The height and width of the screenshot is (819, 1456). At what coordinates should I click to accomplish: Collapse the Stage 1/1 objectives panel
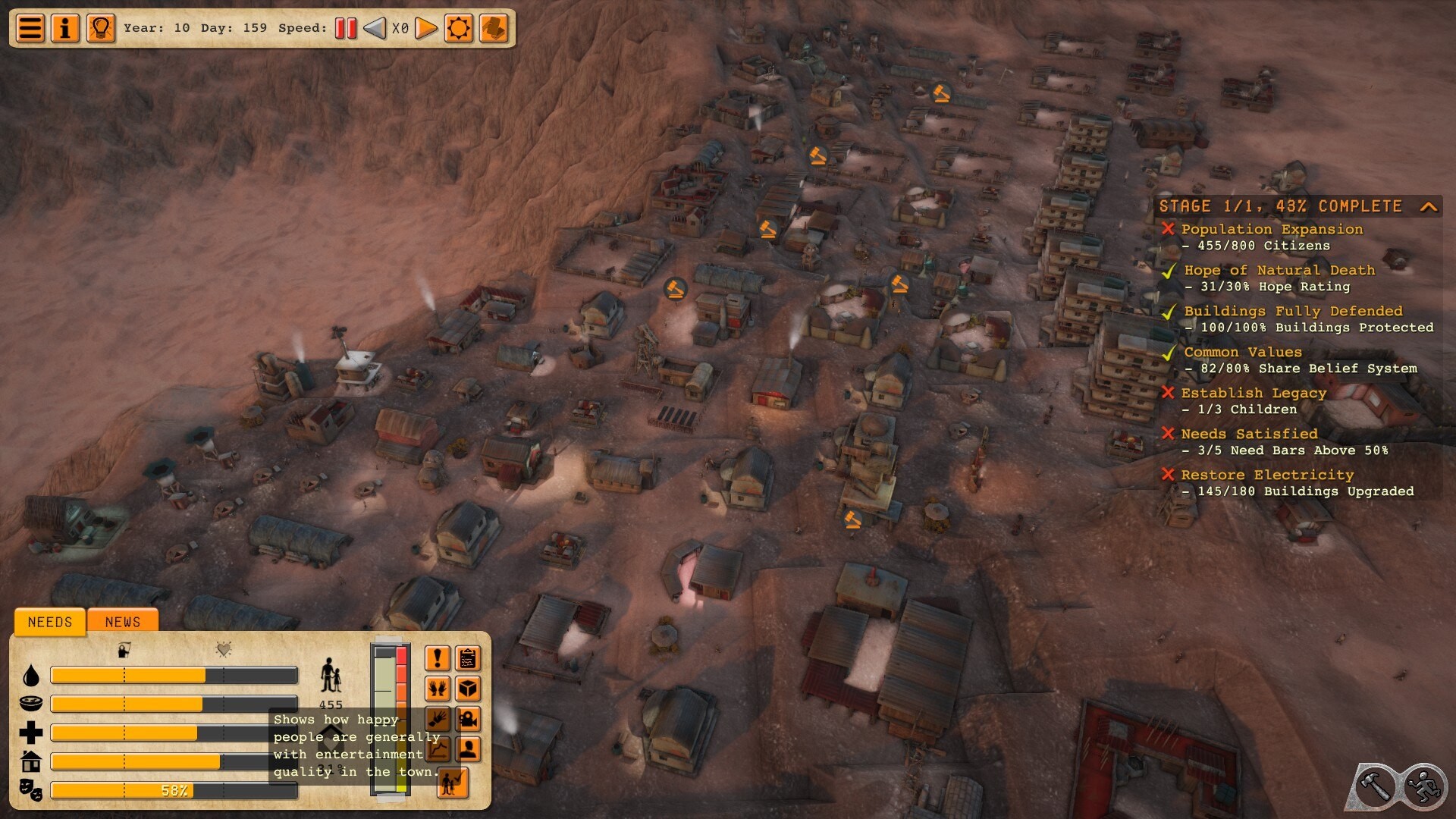coord(1430,207)
